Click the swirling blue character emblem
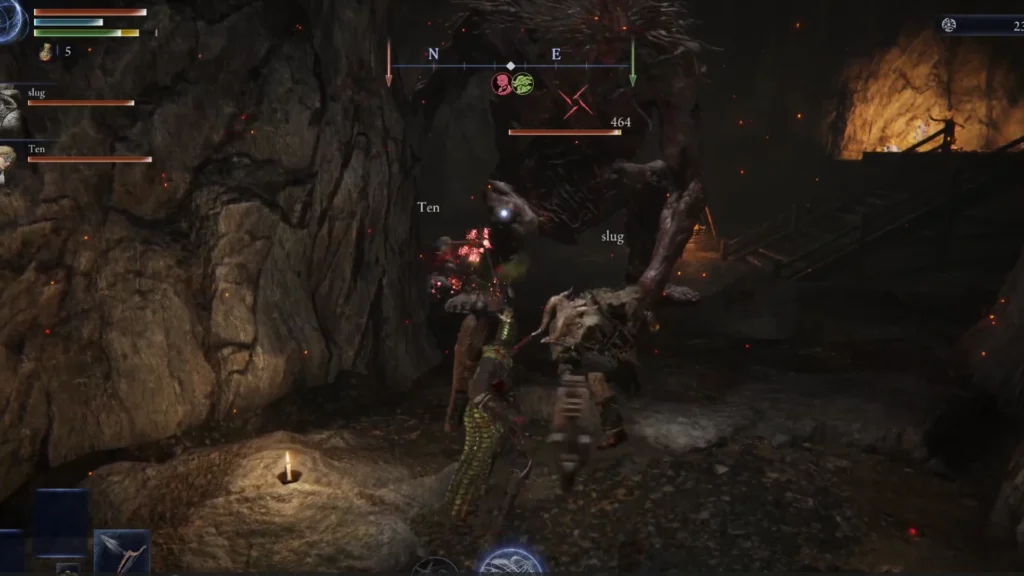 12,20
